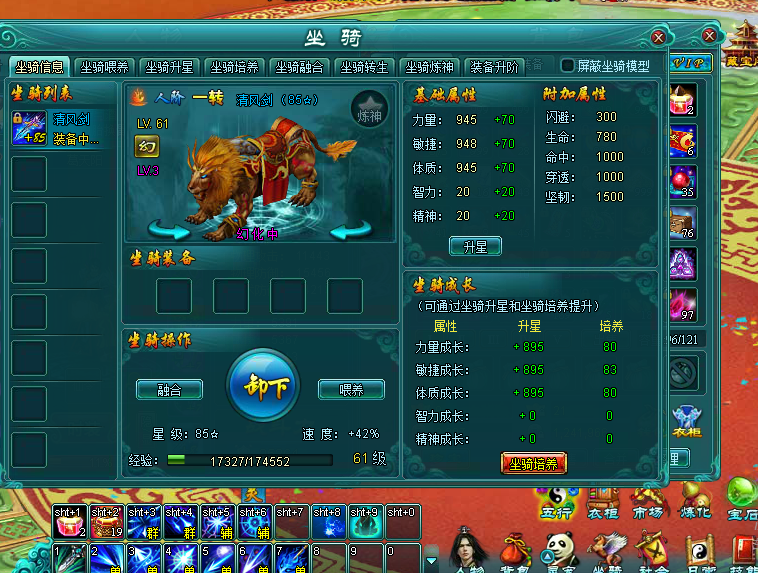Click the 喂养 feed button
Viewport: 758px width, 573px height.
click(351, 389)
